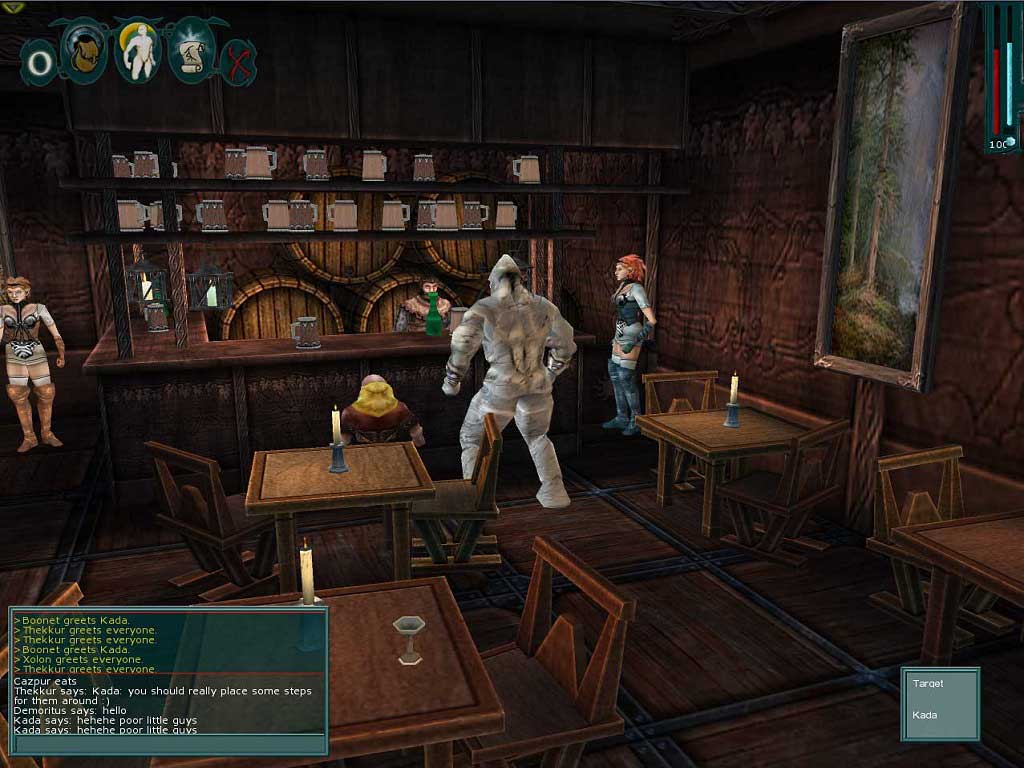The image size is (1024, 768).
Task: Expand the green arrow tab above the toolbar
Action: [x=14, y=7]
